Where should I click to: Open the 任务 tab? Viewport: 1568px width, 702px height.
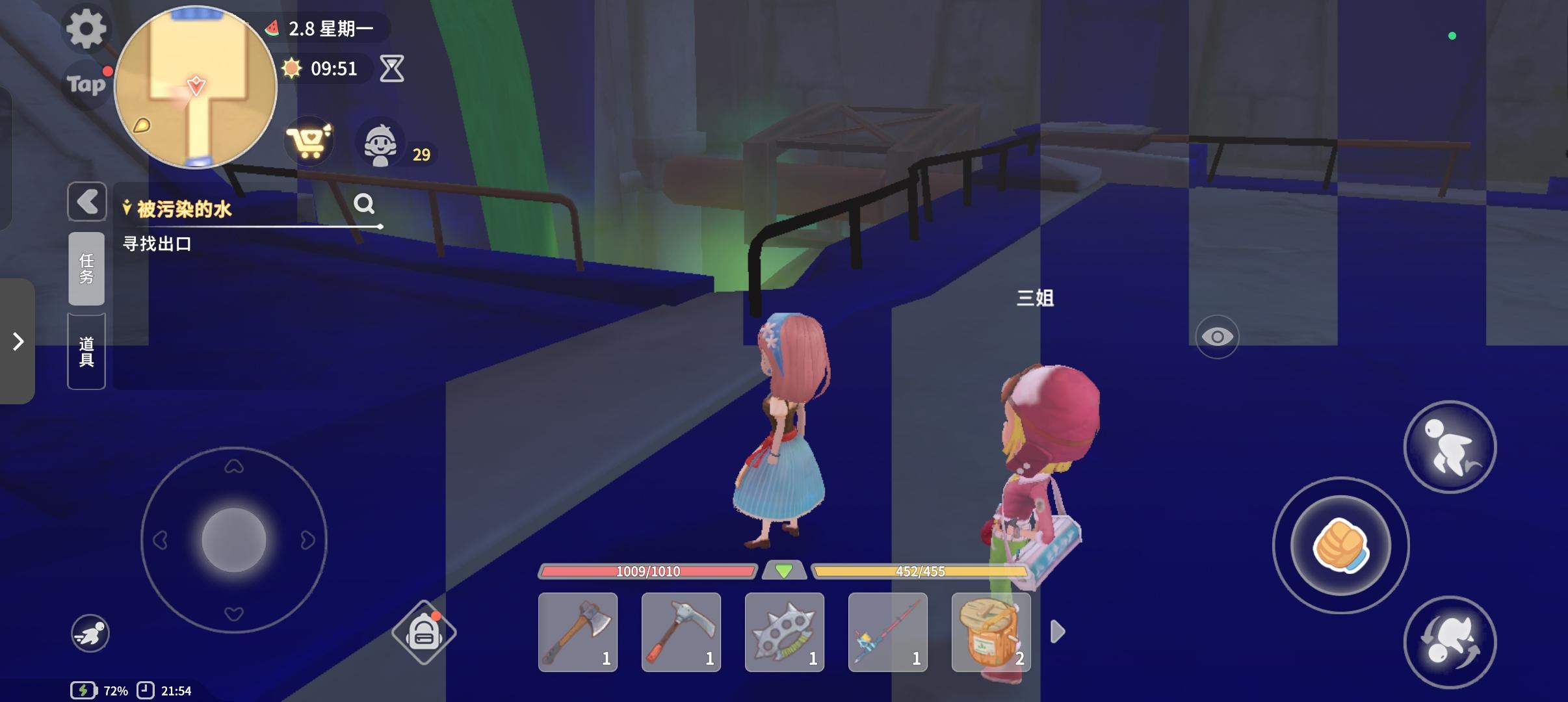click(x=86, y=268)
